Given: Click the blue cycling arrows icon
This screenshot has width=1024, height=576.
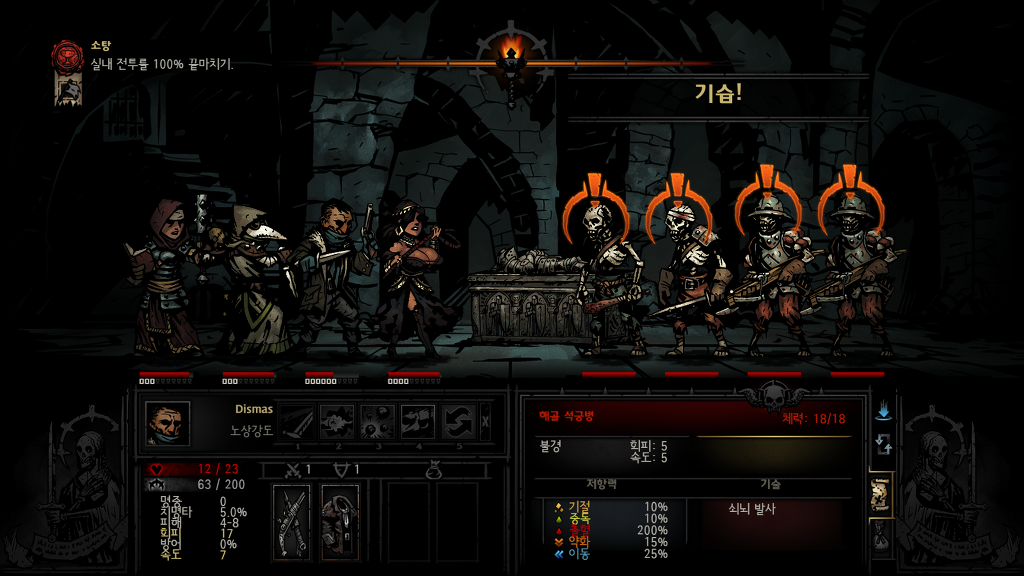Looking at the screenshot, I should pos(883,444).
